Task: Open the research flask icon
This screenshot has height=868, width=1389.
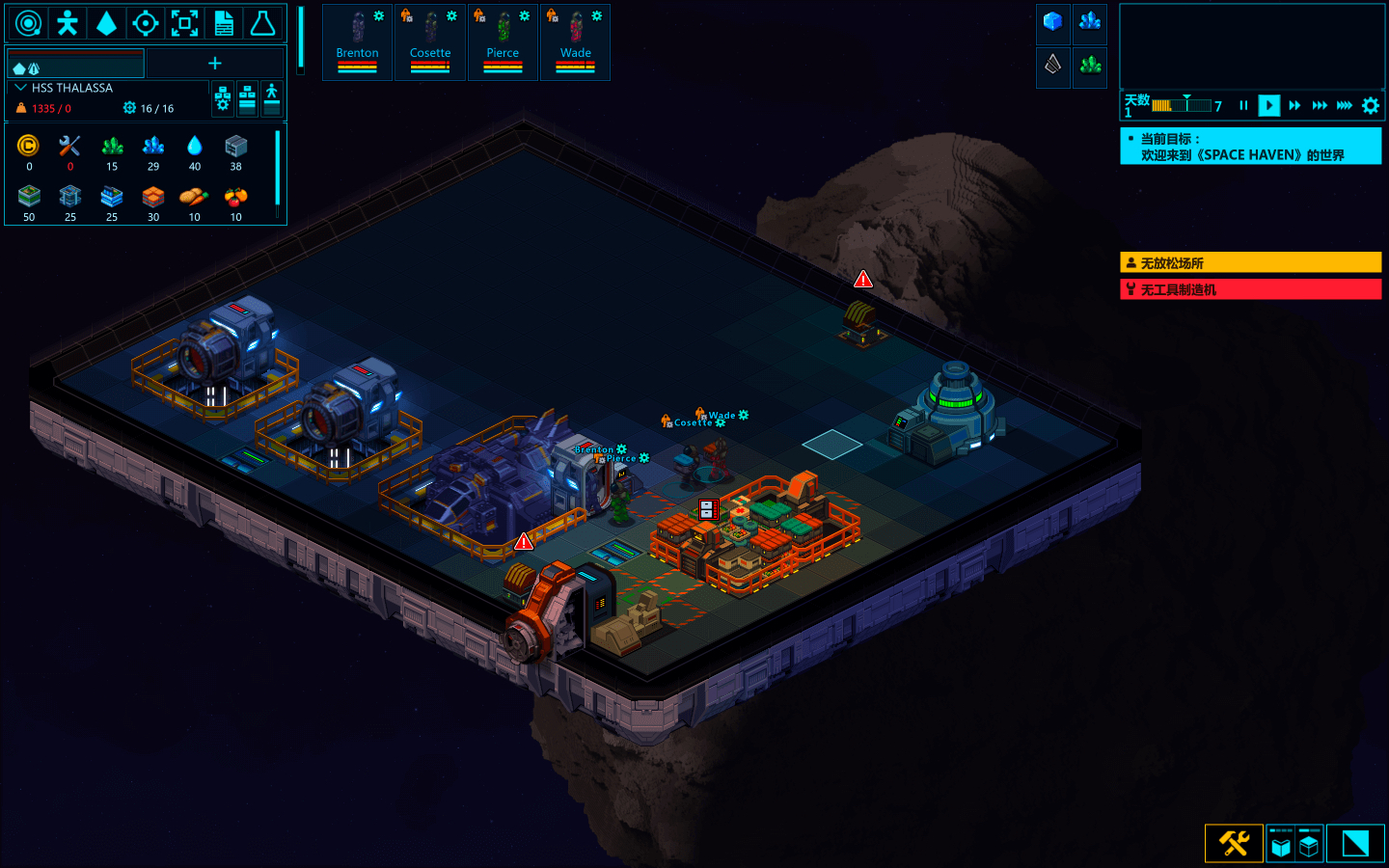Action: 261,22
